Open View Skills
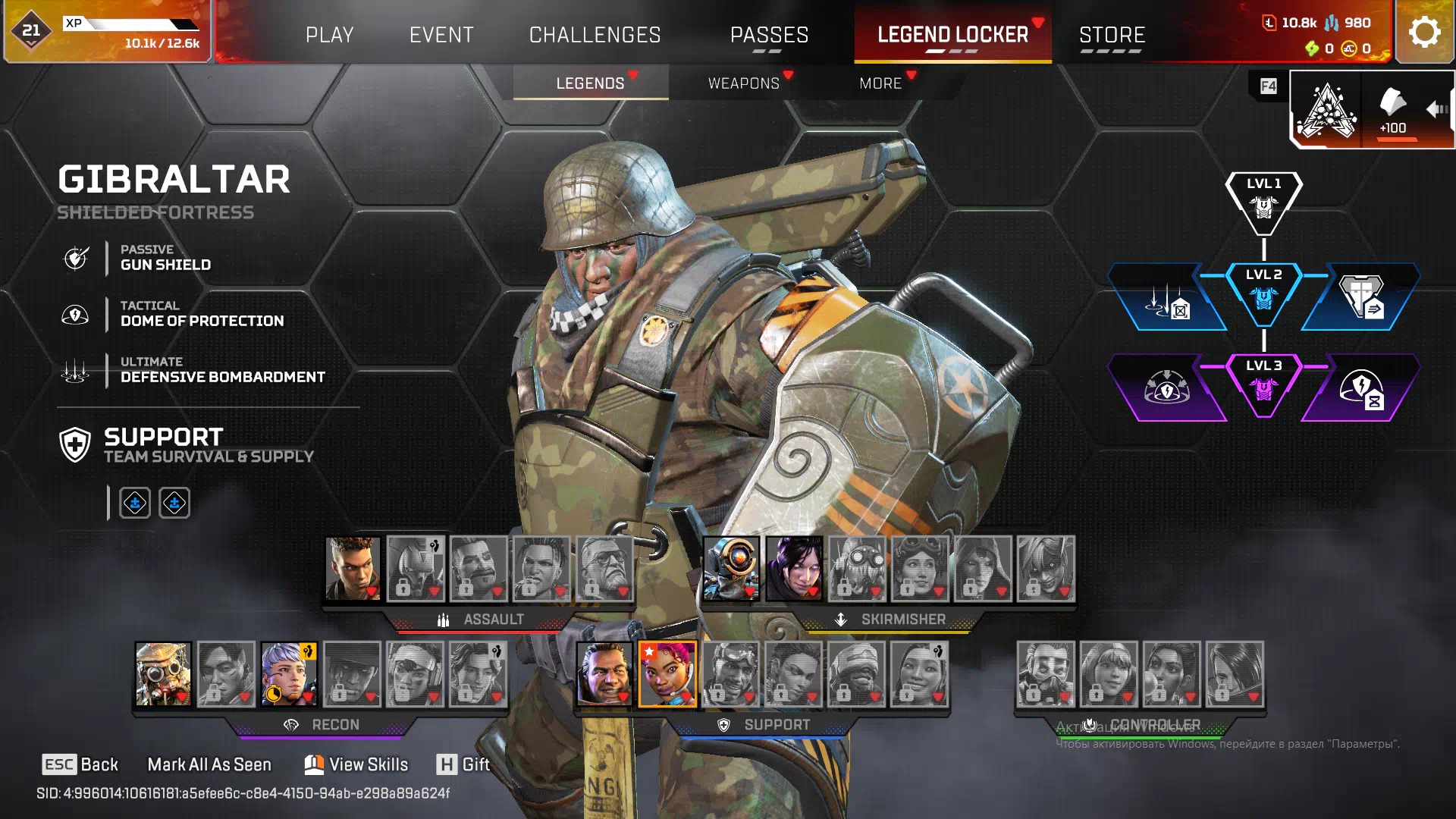 pyautogui.click(x=356, y=764)
